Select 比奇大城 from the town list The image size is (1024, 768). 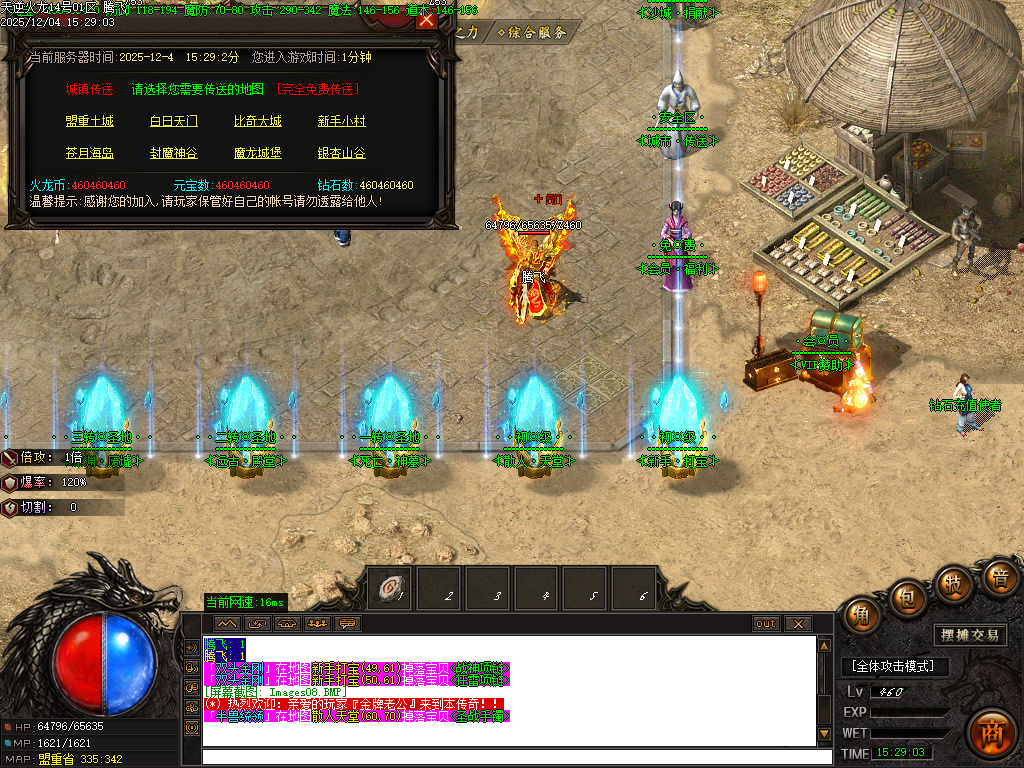click(258, 122)
